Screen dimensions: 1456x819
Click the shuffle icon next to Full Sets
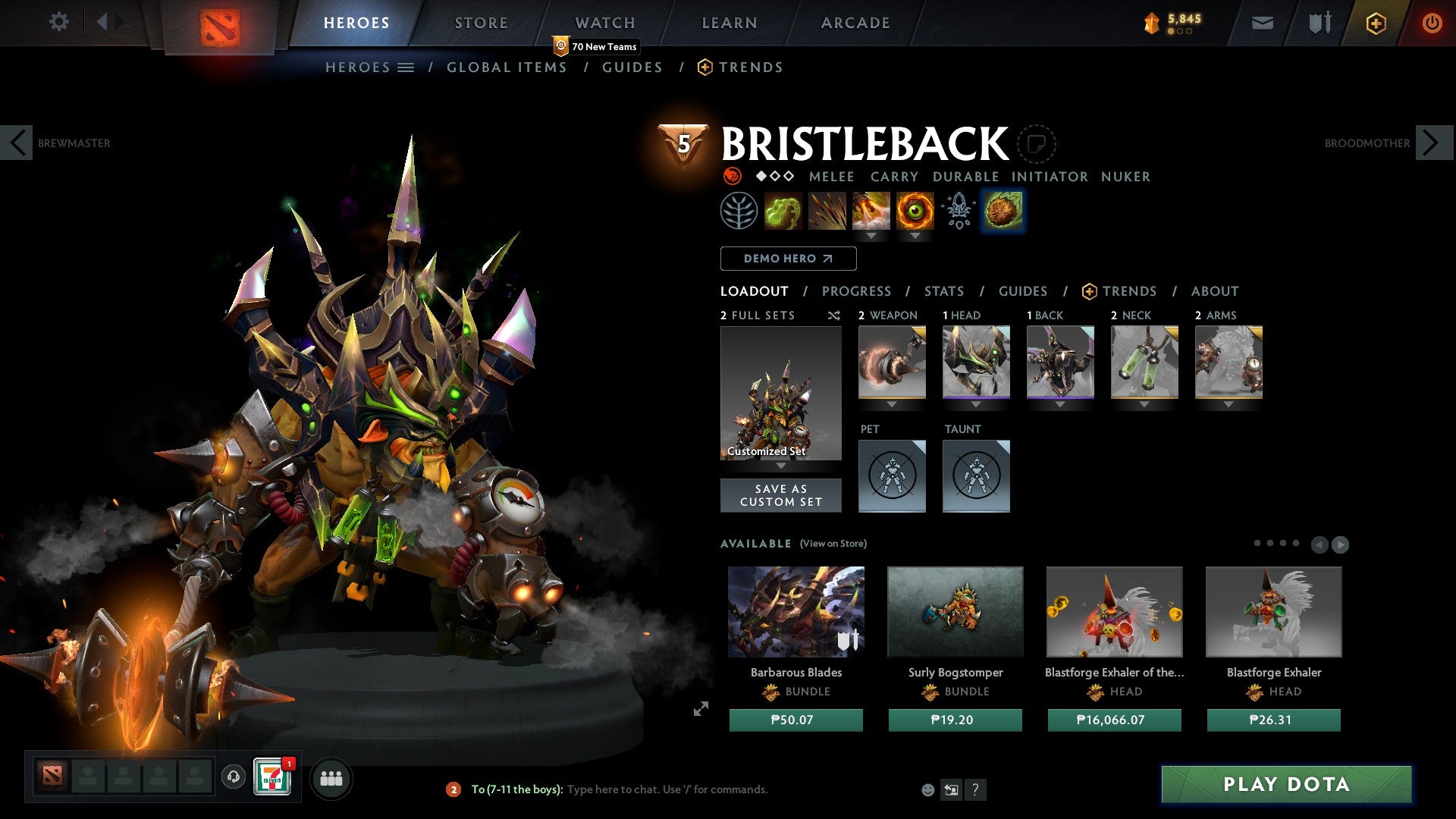[x=834, y=315]
